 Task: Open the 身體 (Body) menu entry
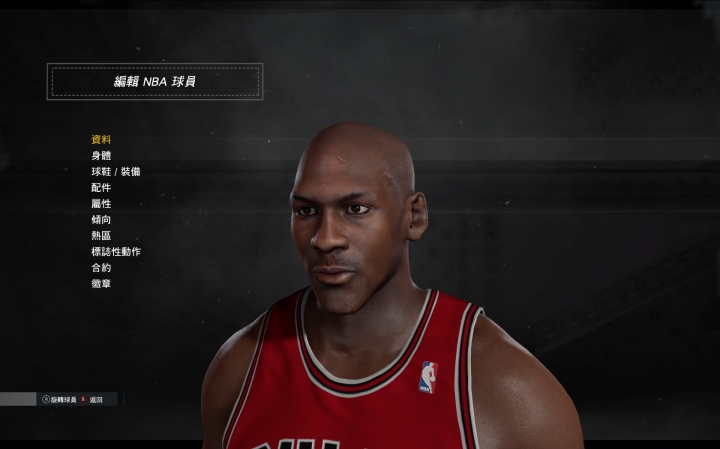pyautogui.click(x=101, y=156)
